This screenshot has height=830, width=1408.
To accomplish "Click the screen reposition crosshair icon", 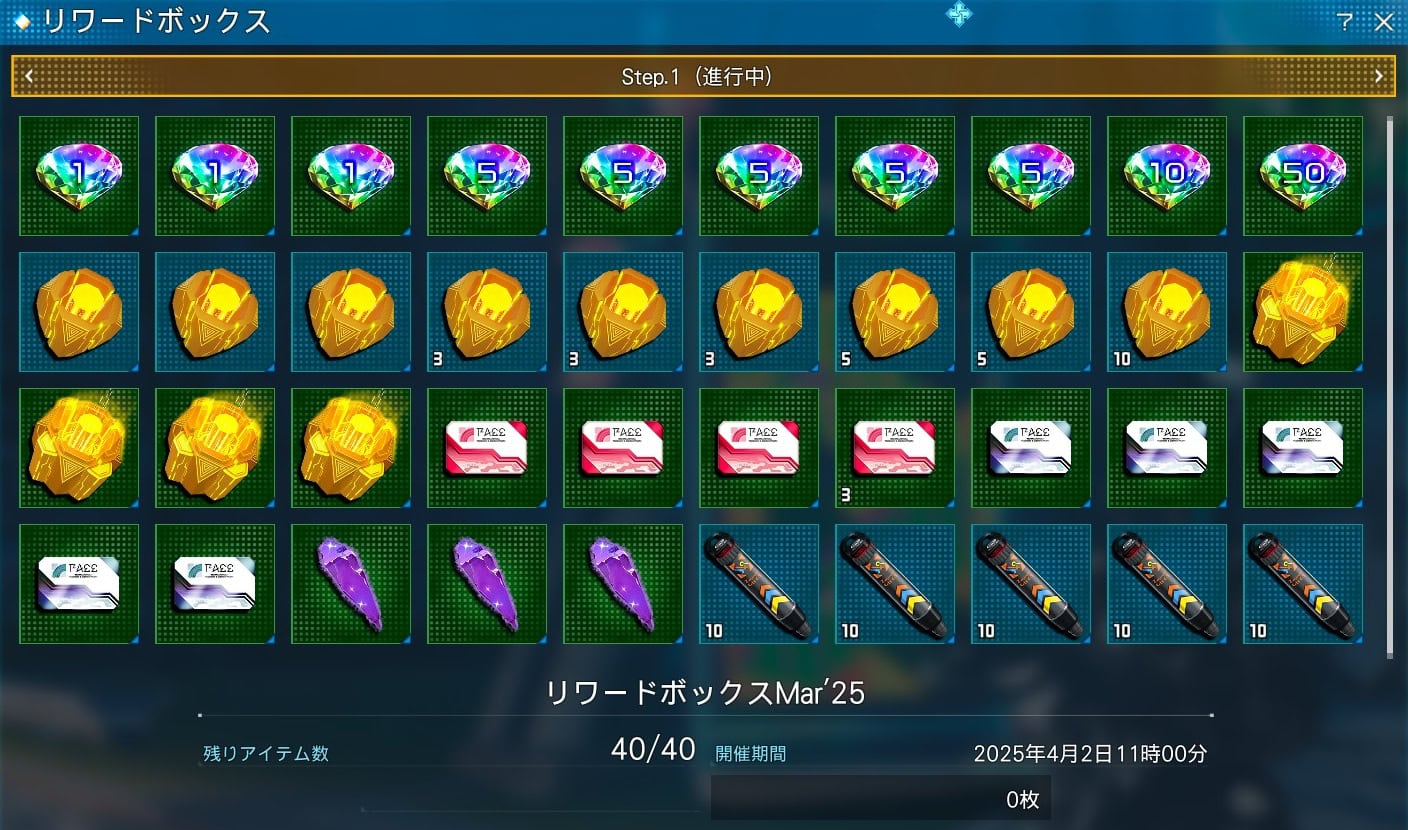I will 959,15.
